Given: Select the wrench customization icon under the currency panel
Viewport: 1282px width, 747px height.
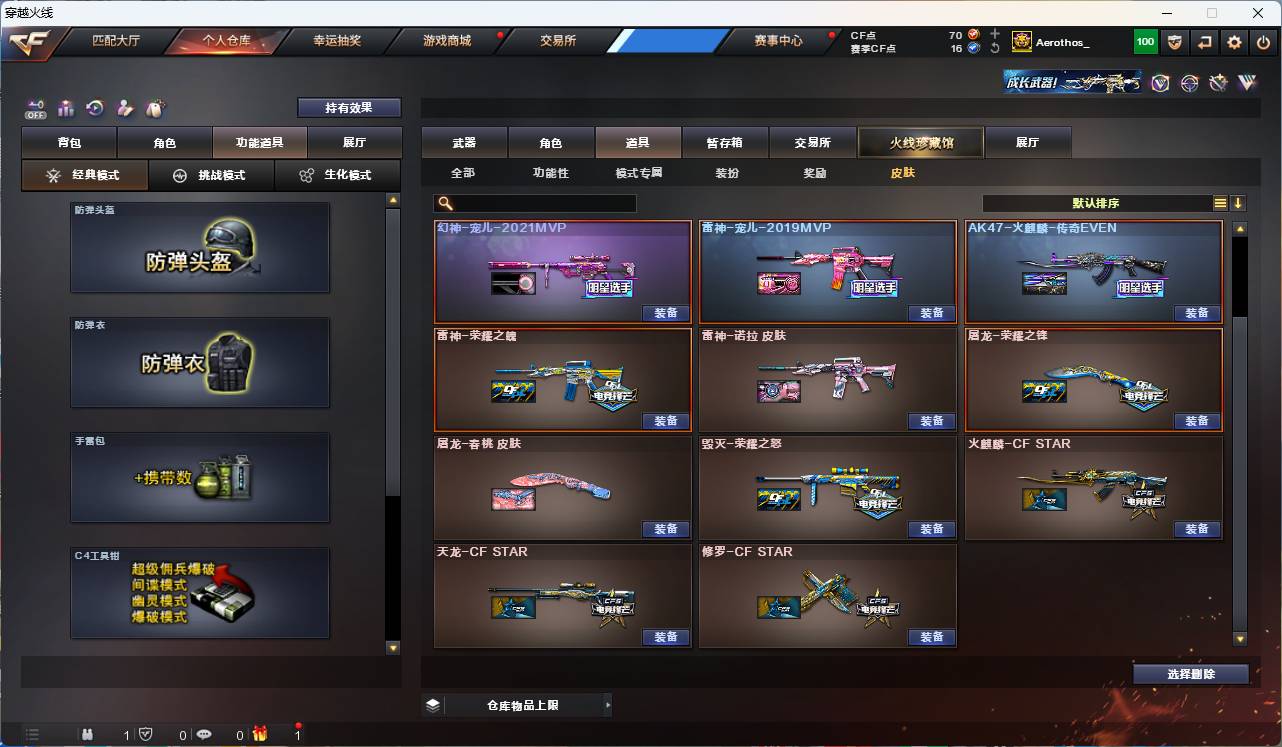Looking at the screenshot, I should [127, 108].
